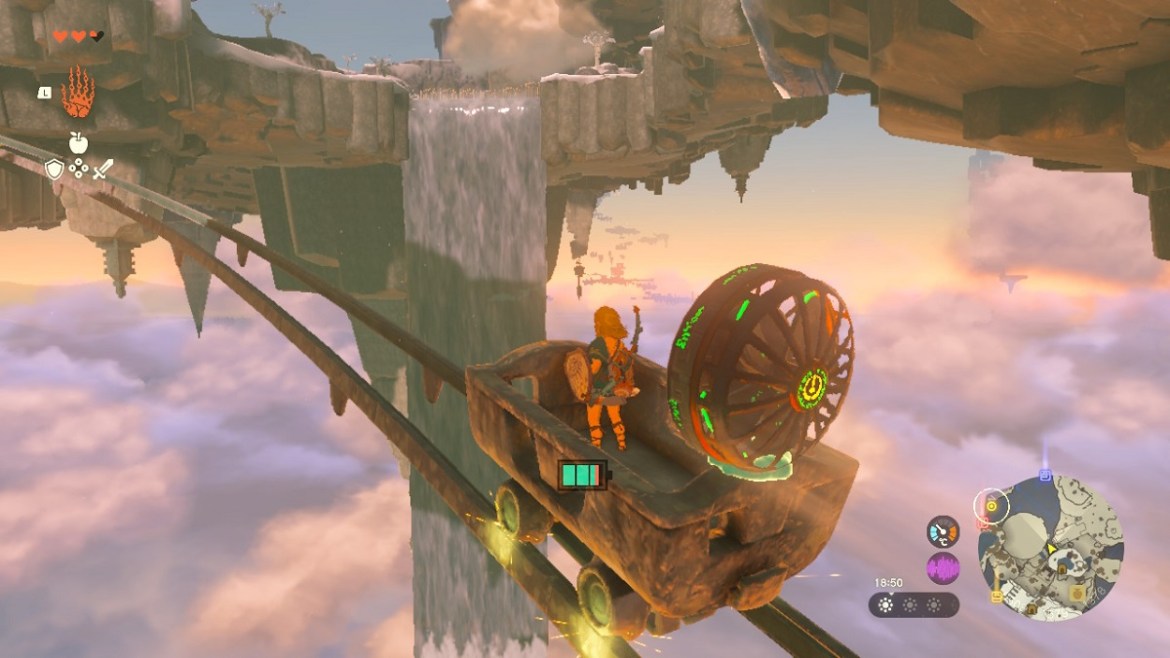This screenshot has height=658, width=1170.
Task: Activate the orange Ultrahand ability icon
Action: click(77, 93)
